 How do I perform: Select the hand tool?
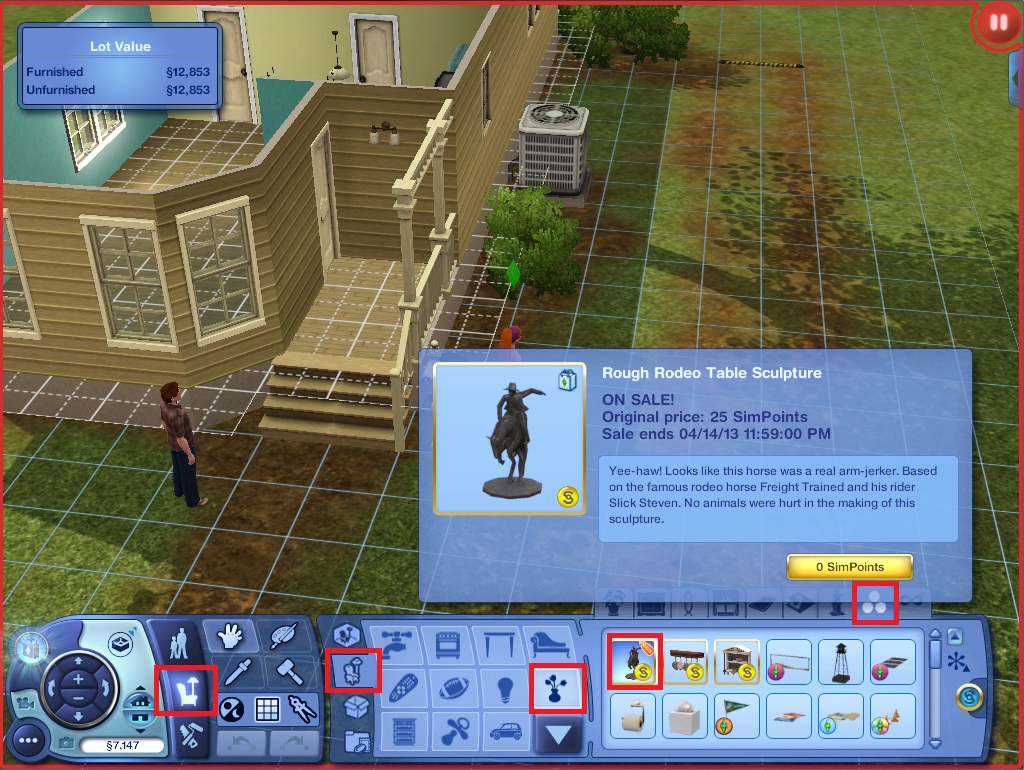coord(228,637)
